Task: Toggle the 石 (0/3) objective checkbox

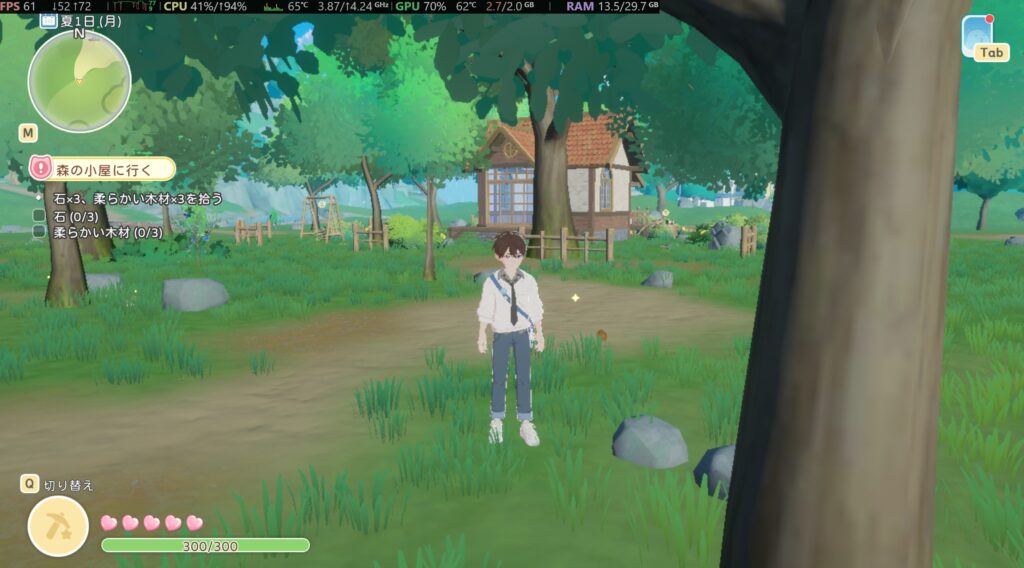Action: pos(39,215)
